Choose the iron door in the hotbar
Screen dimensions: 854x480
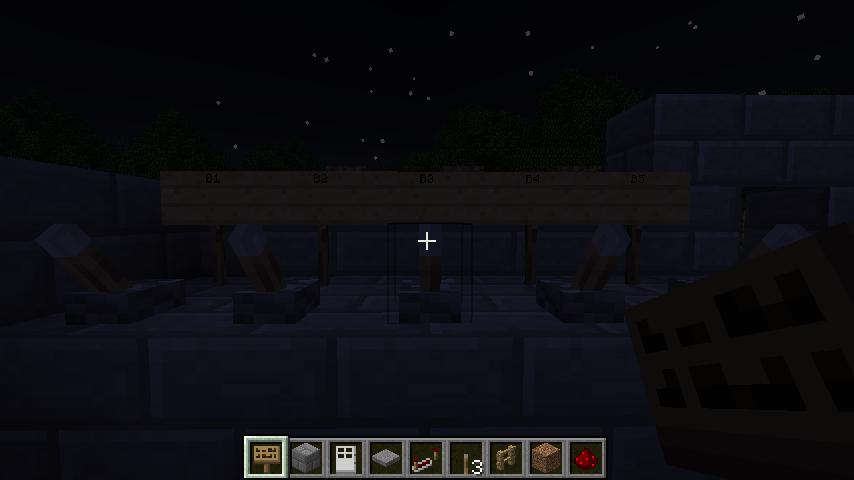pos(346,458)
